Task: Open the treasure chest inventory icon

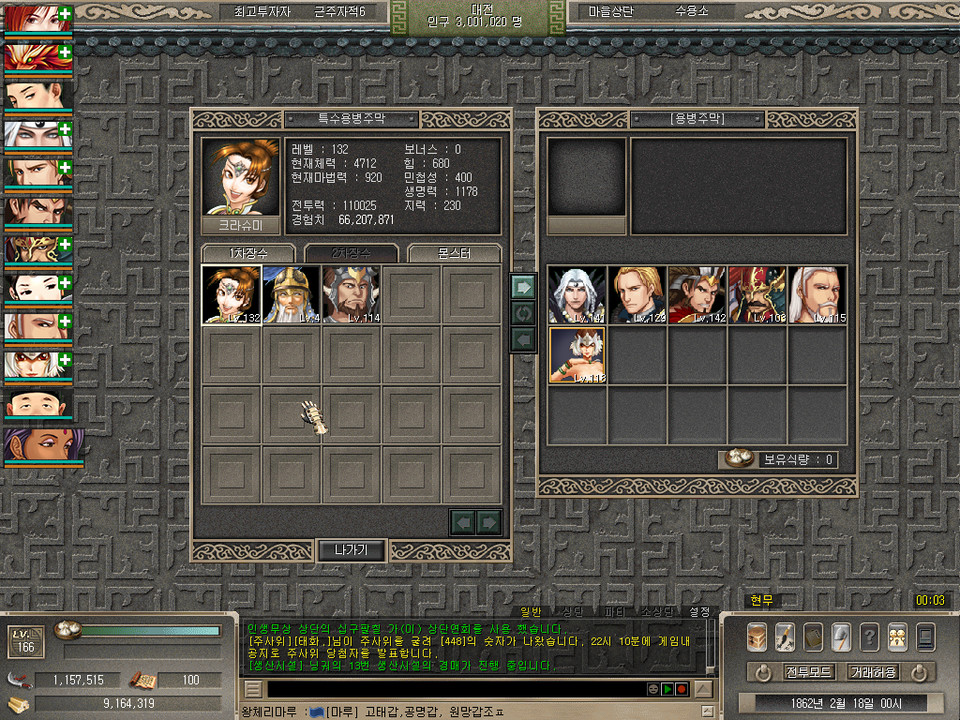Action: pyautogui.click(x=758, y=636)
